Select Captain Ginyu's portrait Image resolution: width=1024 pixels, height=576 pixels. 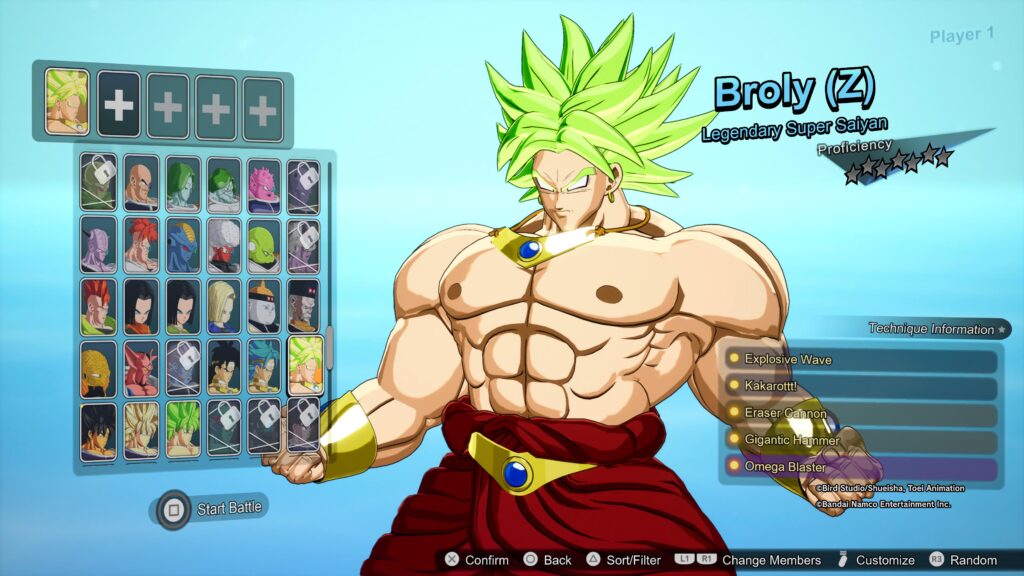pyautogui.click(x=99, y=245)
